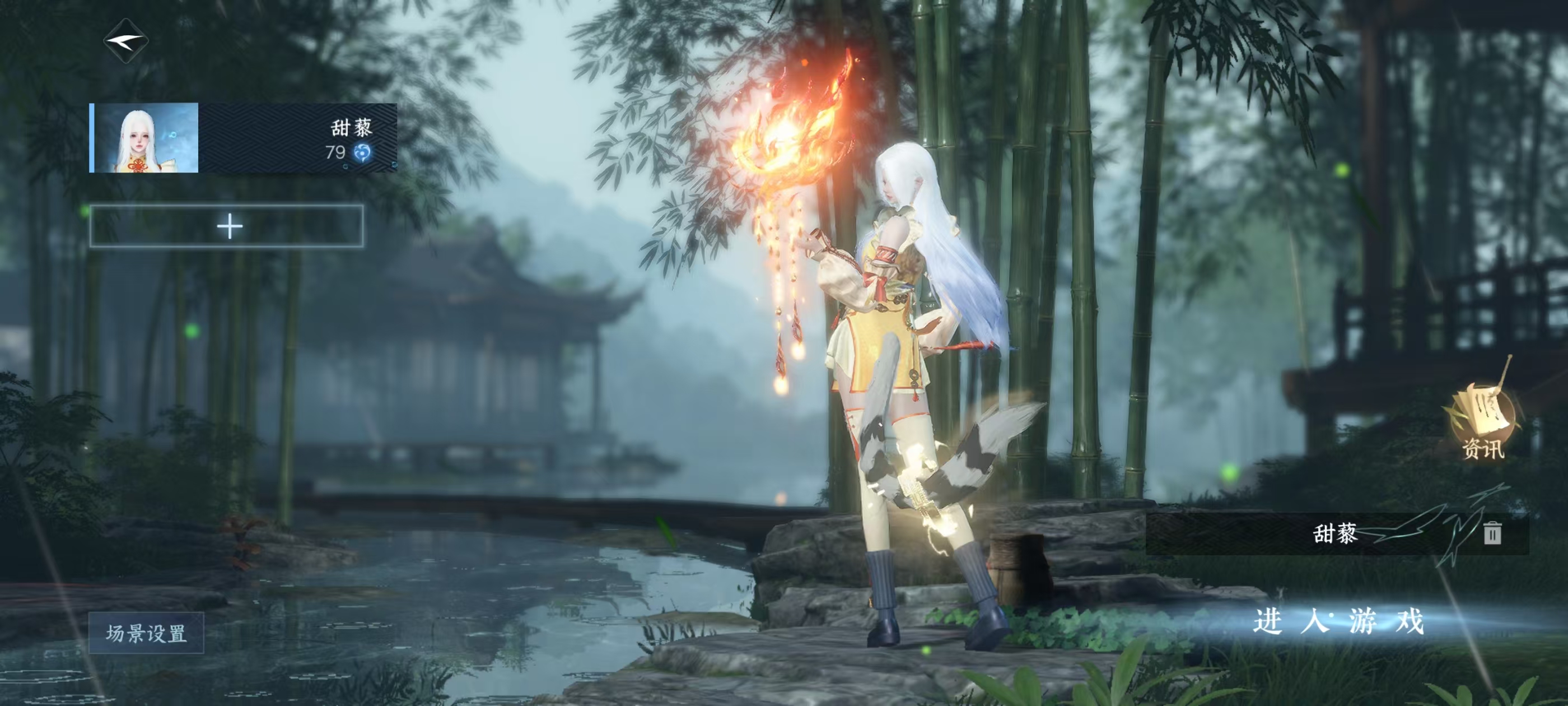Click 进入游戏 to enter the game

[1338, 622]
